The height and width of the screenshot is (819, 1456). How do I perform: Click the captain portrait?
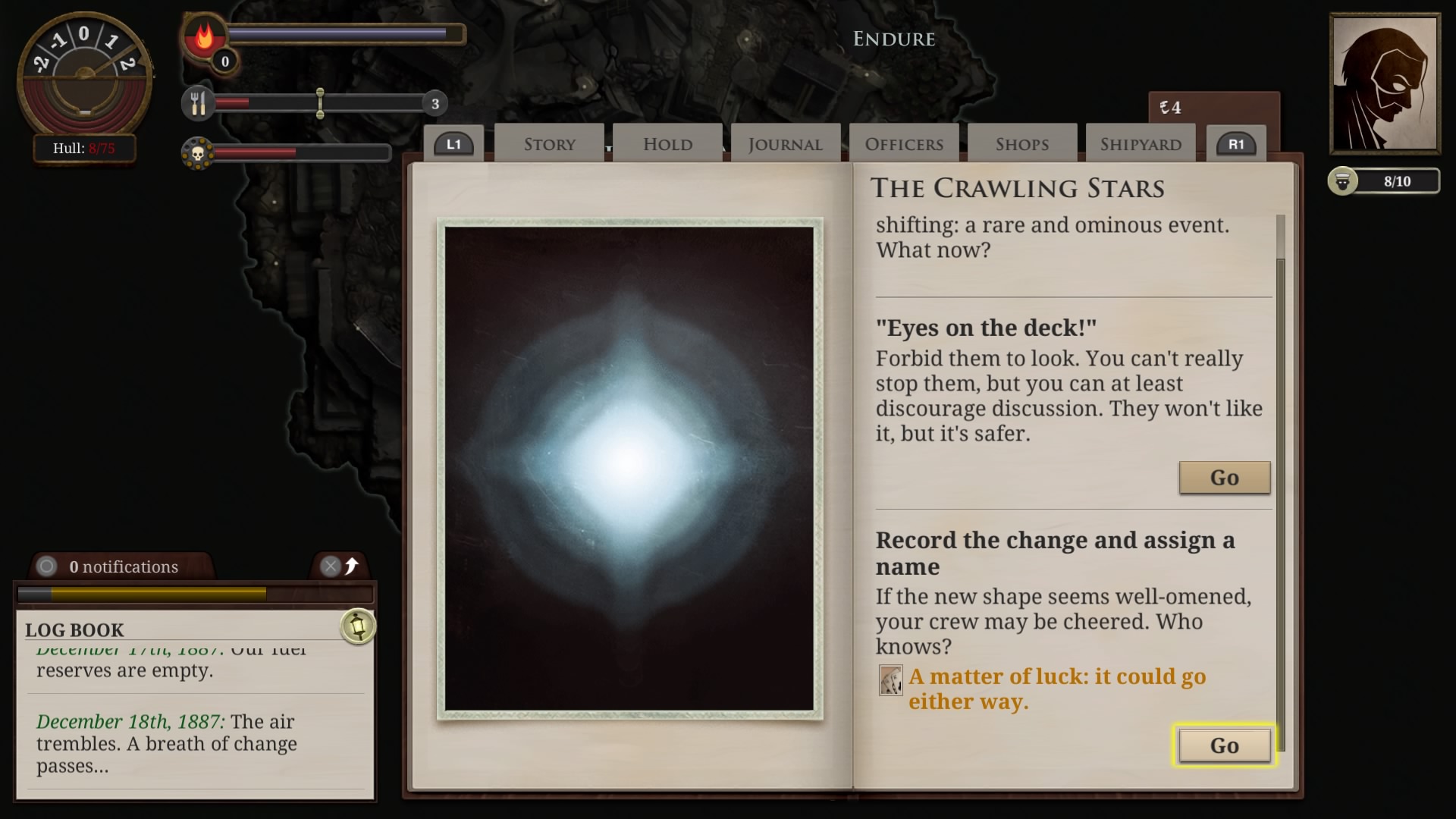(1385, 82)
